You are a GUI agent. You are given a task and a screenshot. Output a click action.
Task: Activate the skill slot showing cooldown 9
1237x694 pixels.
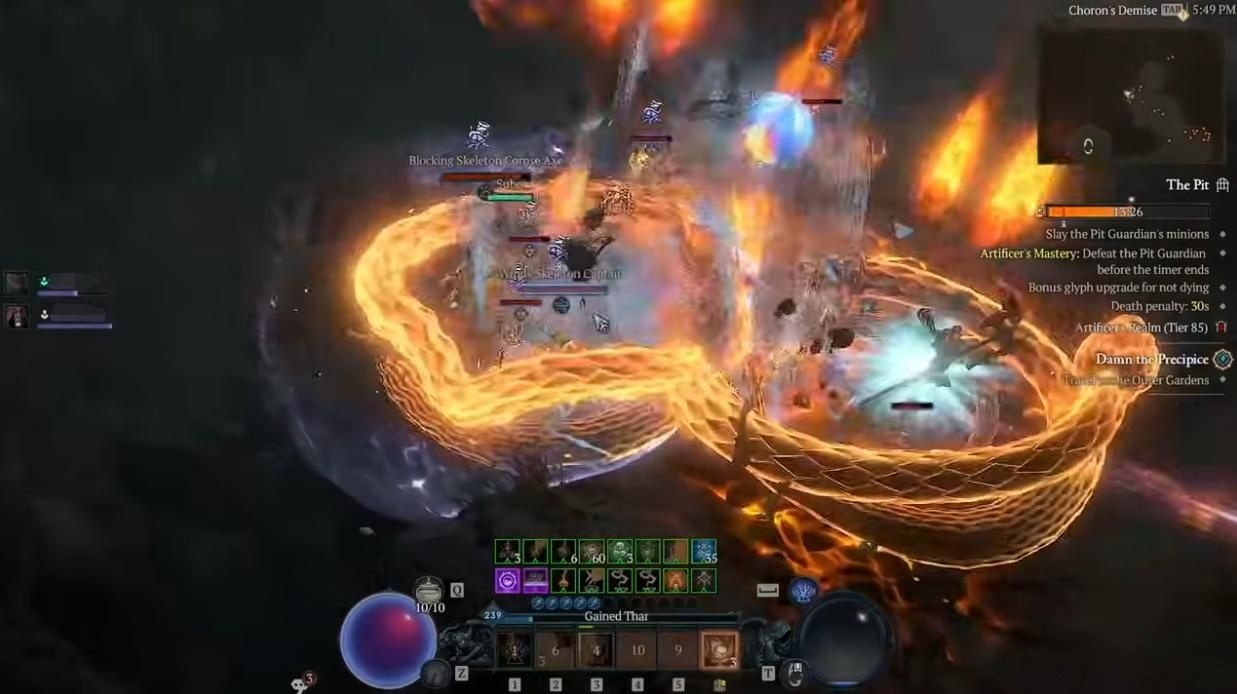pyautogui.click(x=678, y=650)
